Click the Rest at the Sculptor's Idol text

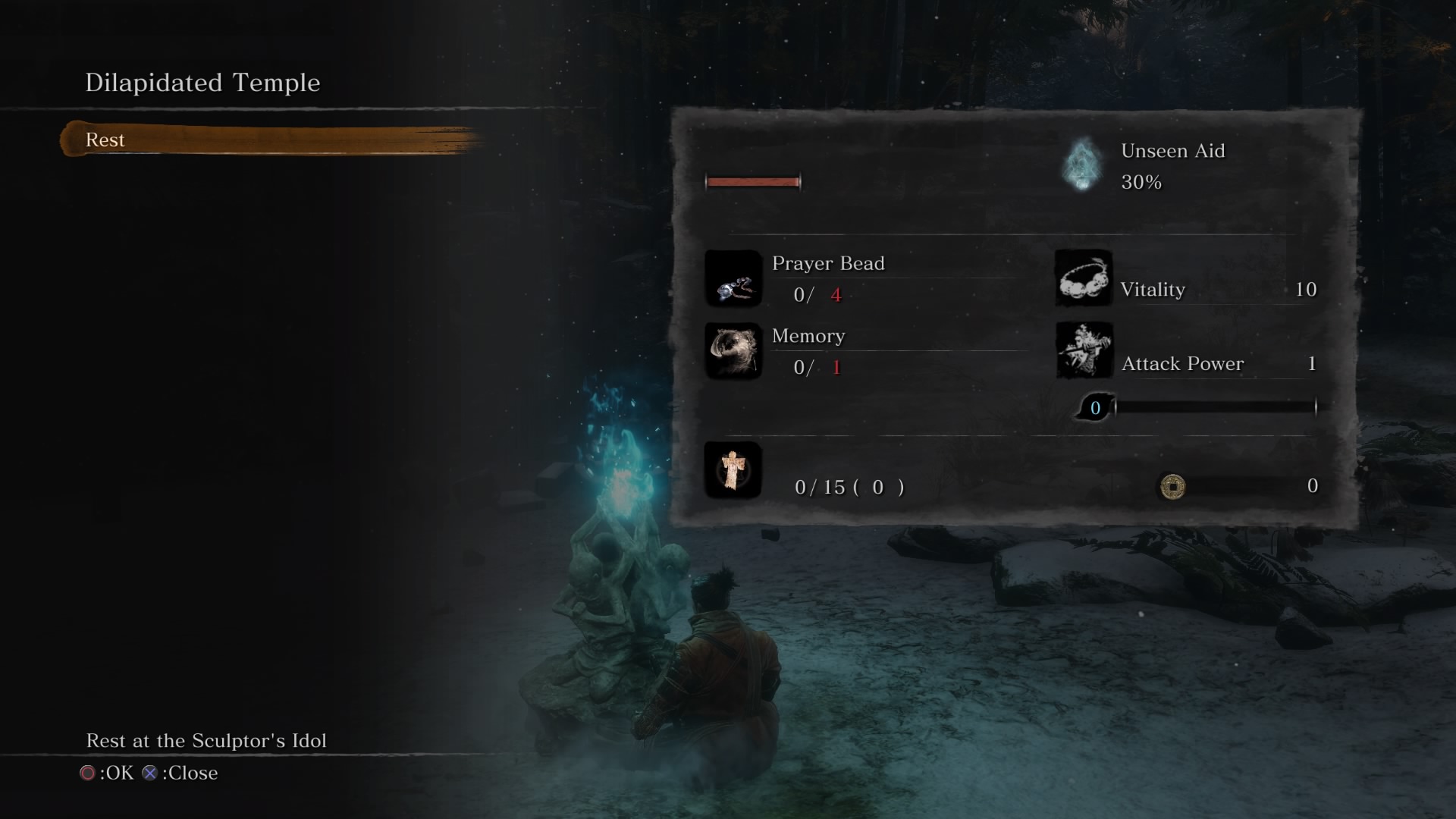pos(206,741)
